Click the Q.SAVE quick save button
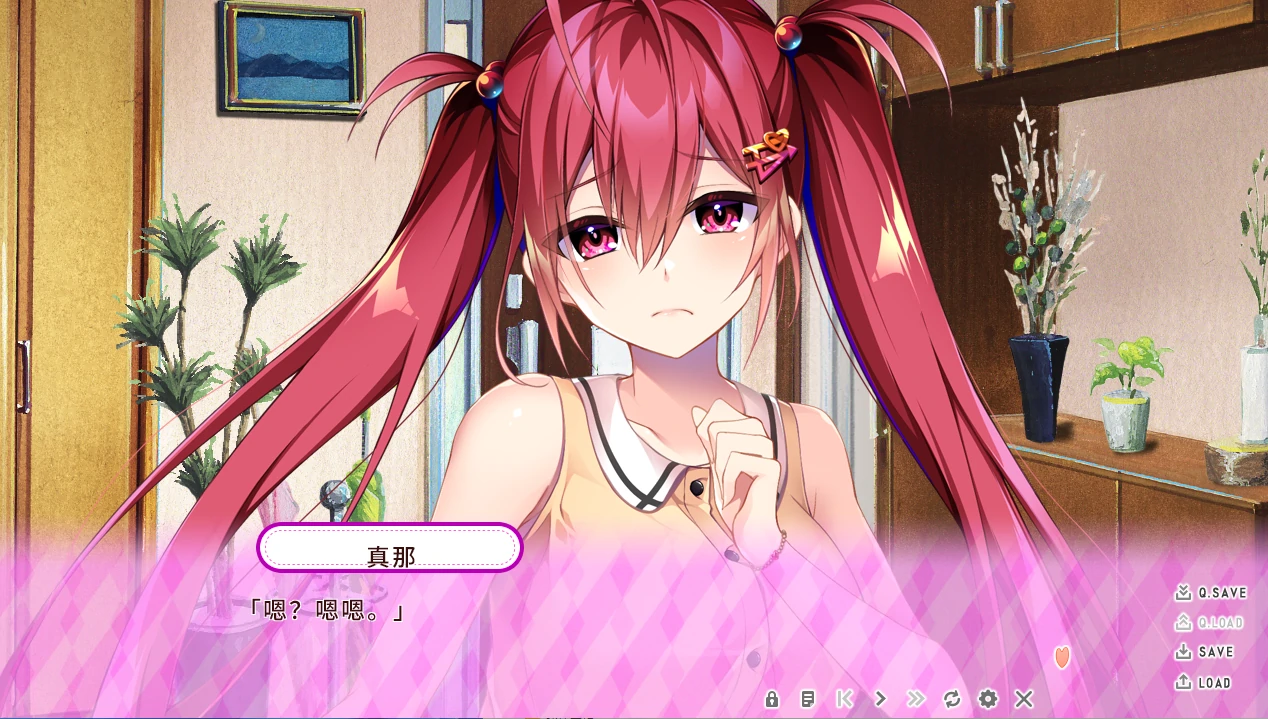The width and height of the screenshot is (1268, 719). coord(1211,593)
